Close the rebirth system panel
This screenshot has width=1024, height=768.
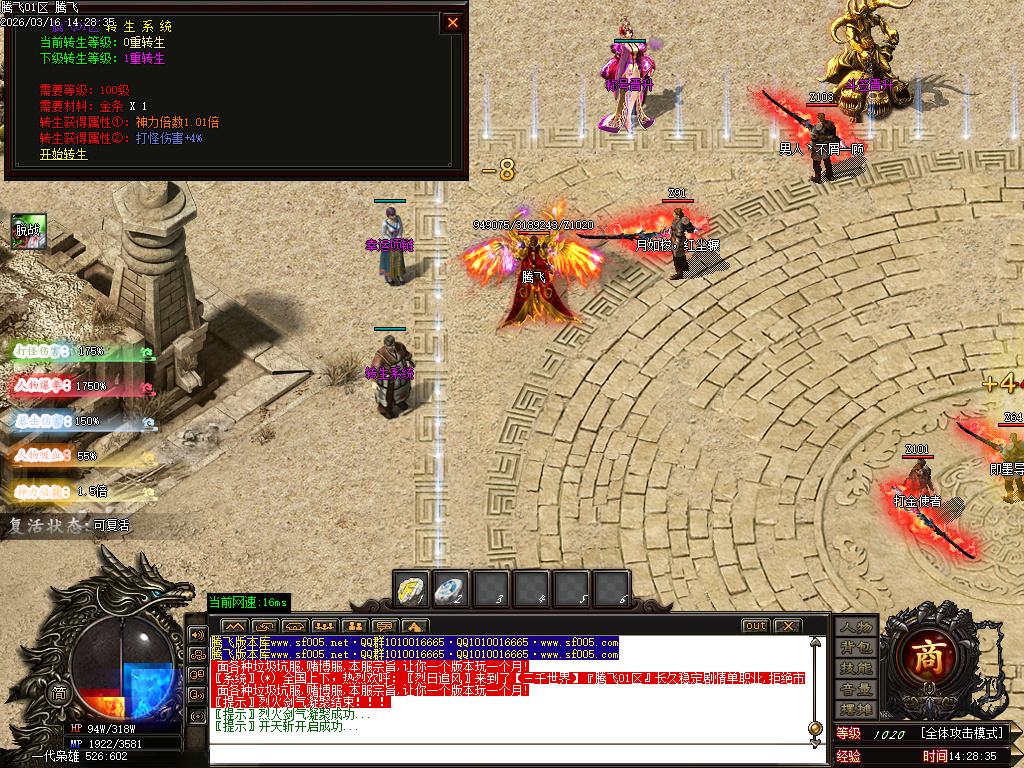(453, 23)
